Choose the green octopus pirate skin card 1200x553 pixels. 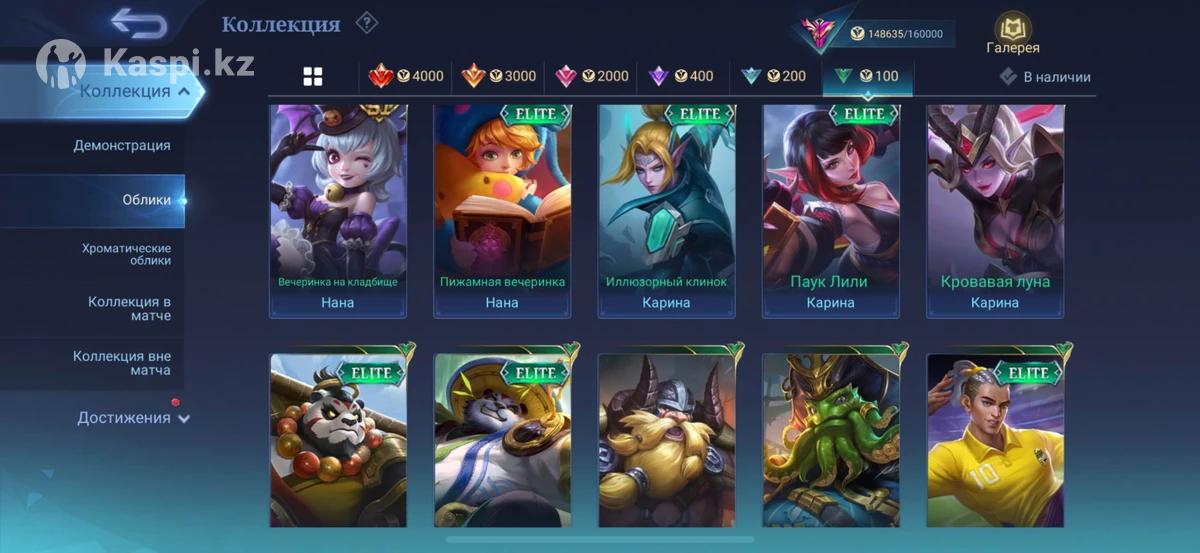830,440
